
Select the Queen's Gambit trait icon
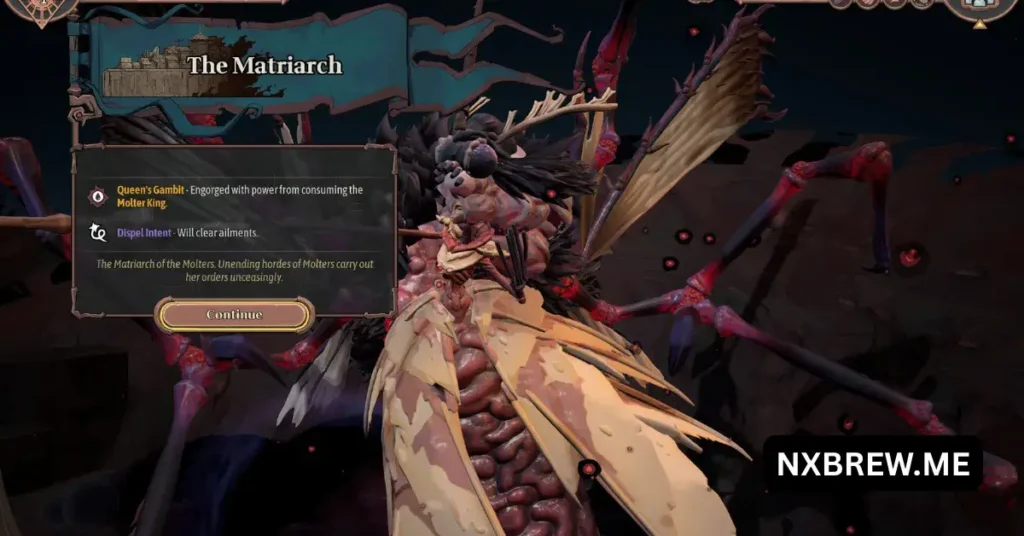point(98,196)
